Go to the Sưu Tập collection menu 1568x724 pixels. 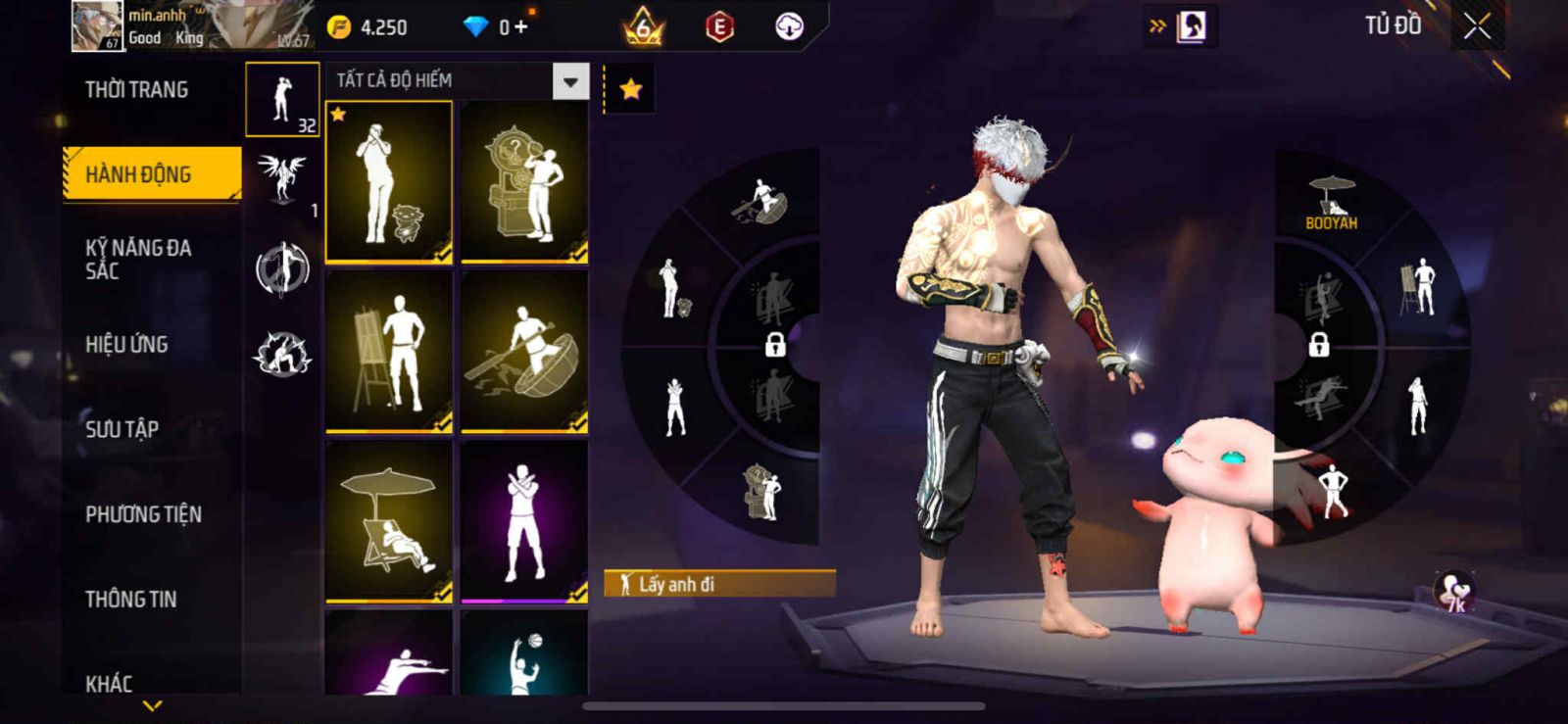coord(122,428)
